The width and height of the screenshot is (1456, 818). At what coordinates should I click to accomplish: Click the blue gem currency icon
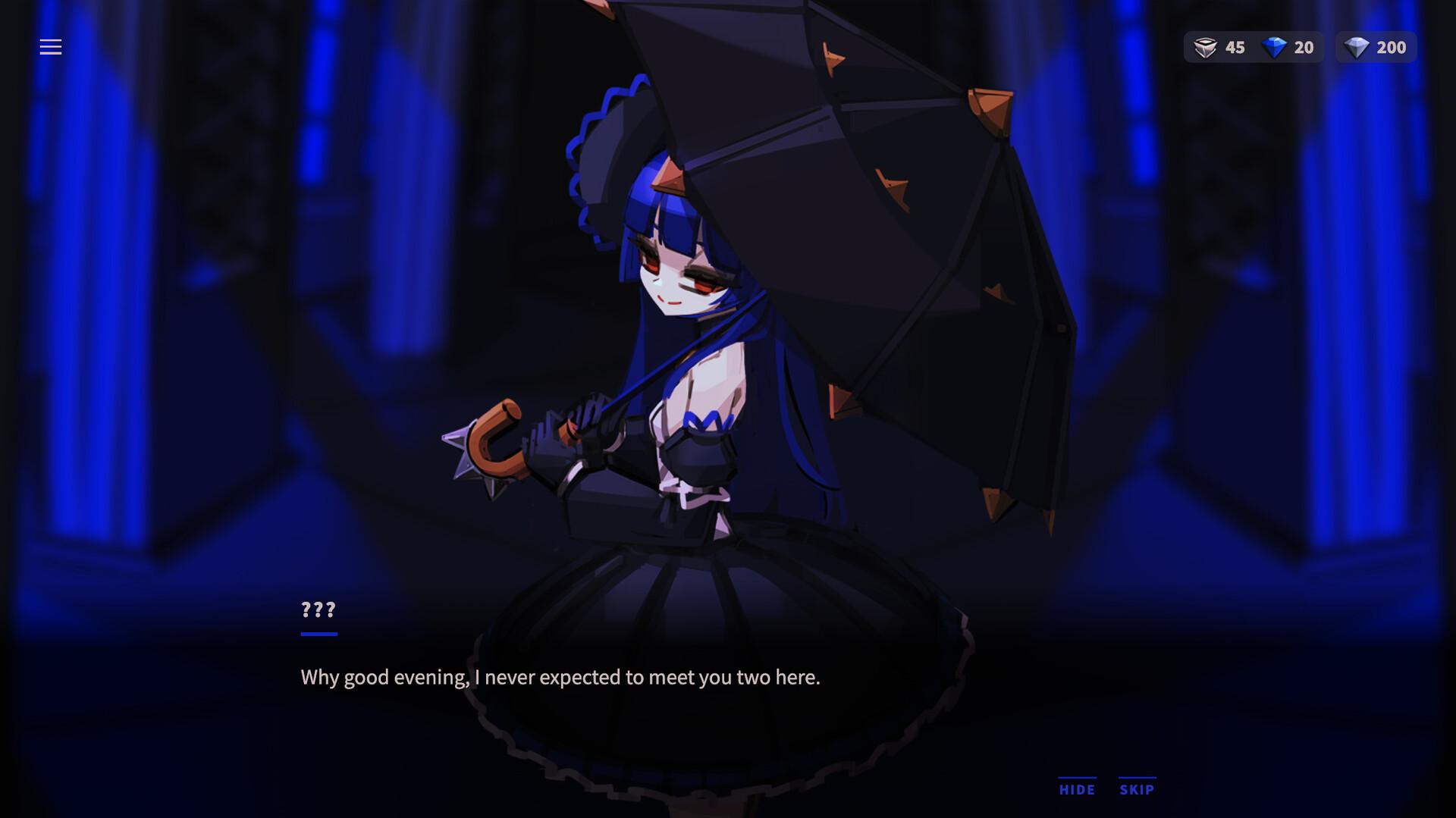point(1272,47)
